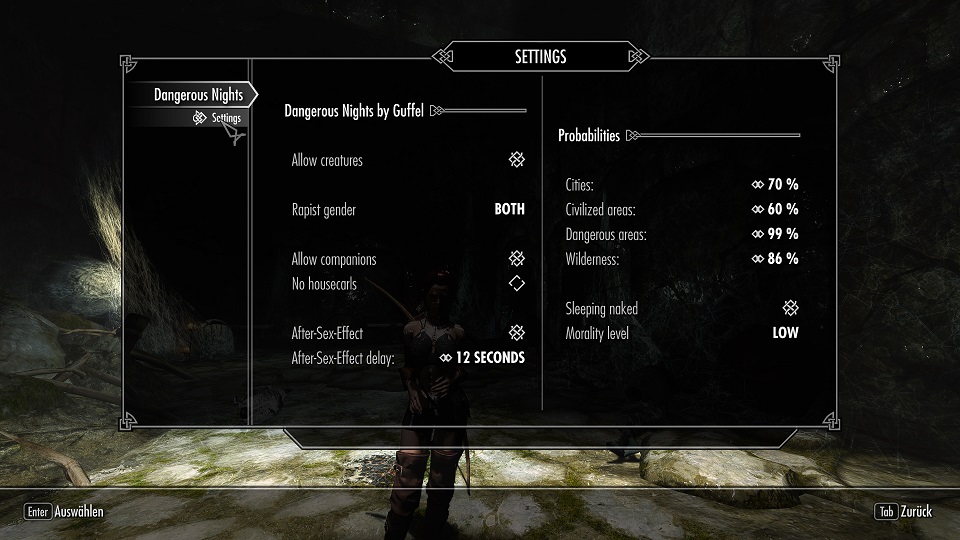The image size is (960, 540).
Task: Toggle the Allow creatures option
Action: [516, 160]
